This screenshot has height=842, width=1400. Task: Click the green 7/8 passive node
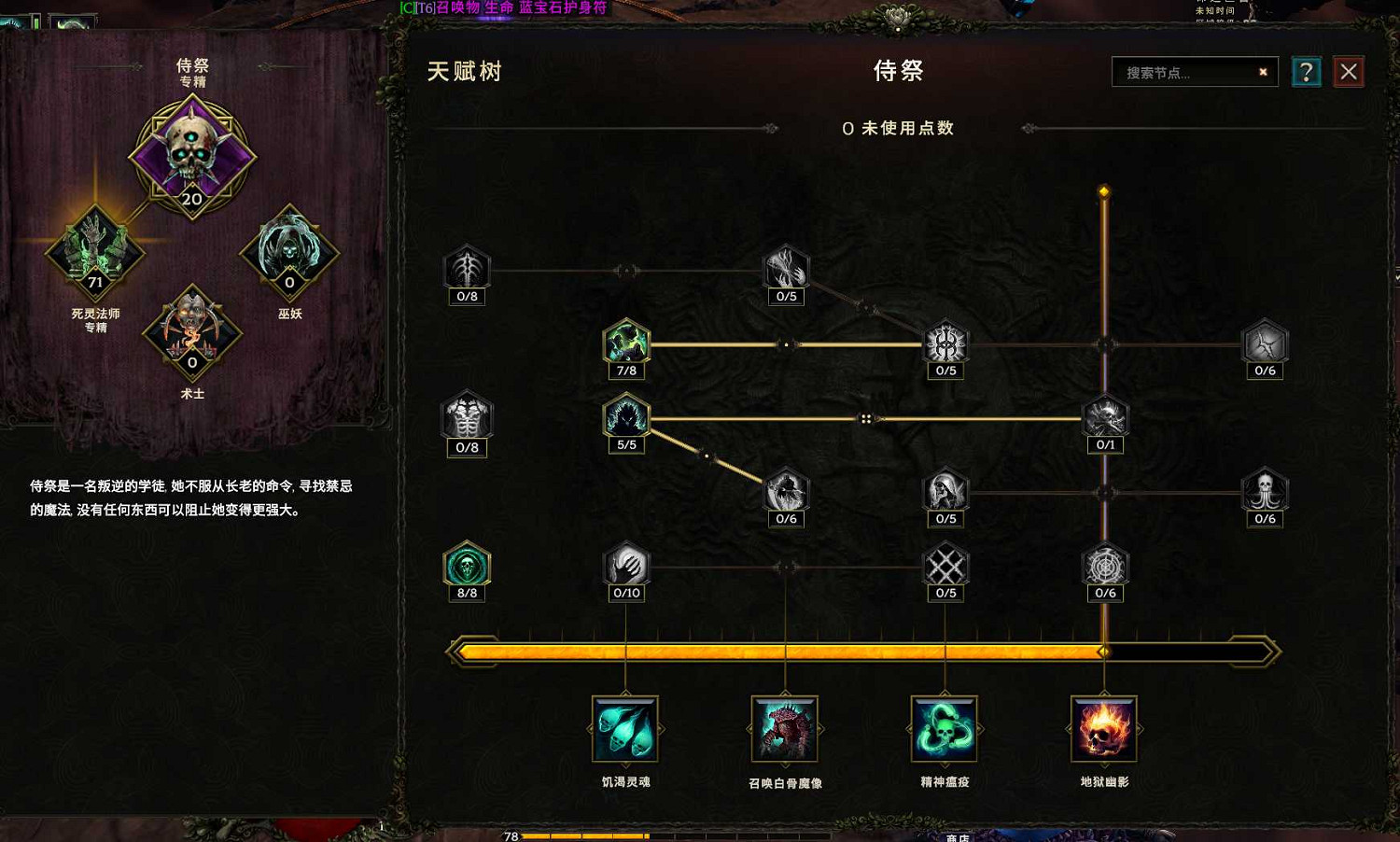point(625,344)
